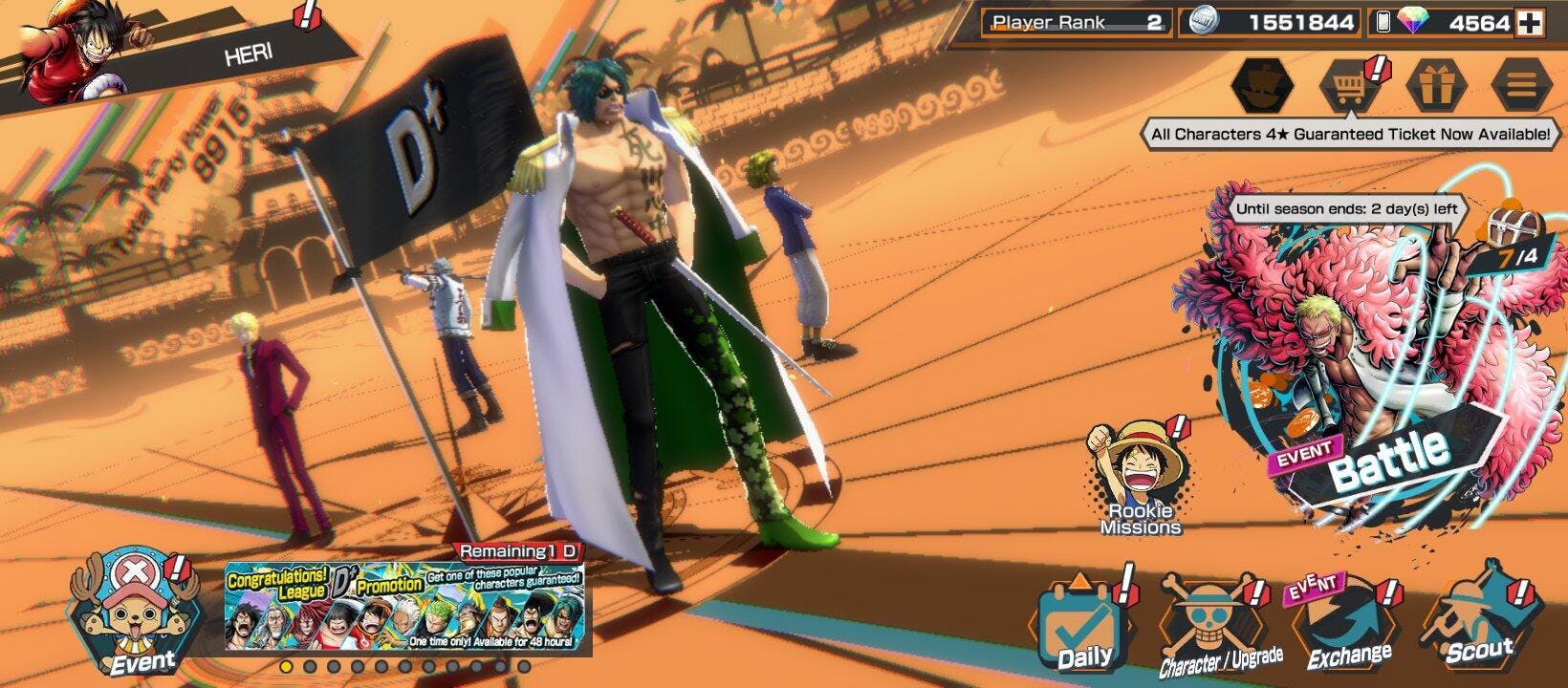Open the gift box presents
This screenshot has width=1568, height=688.
(1436, 86)
